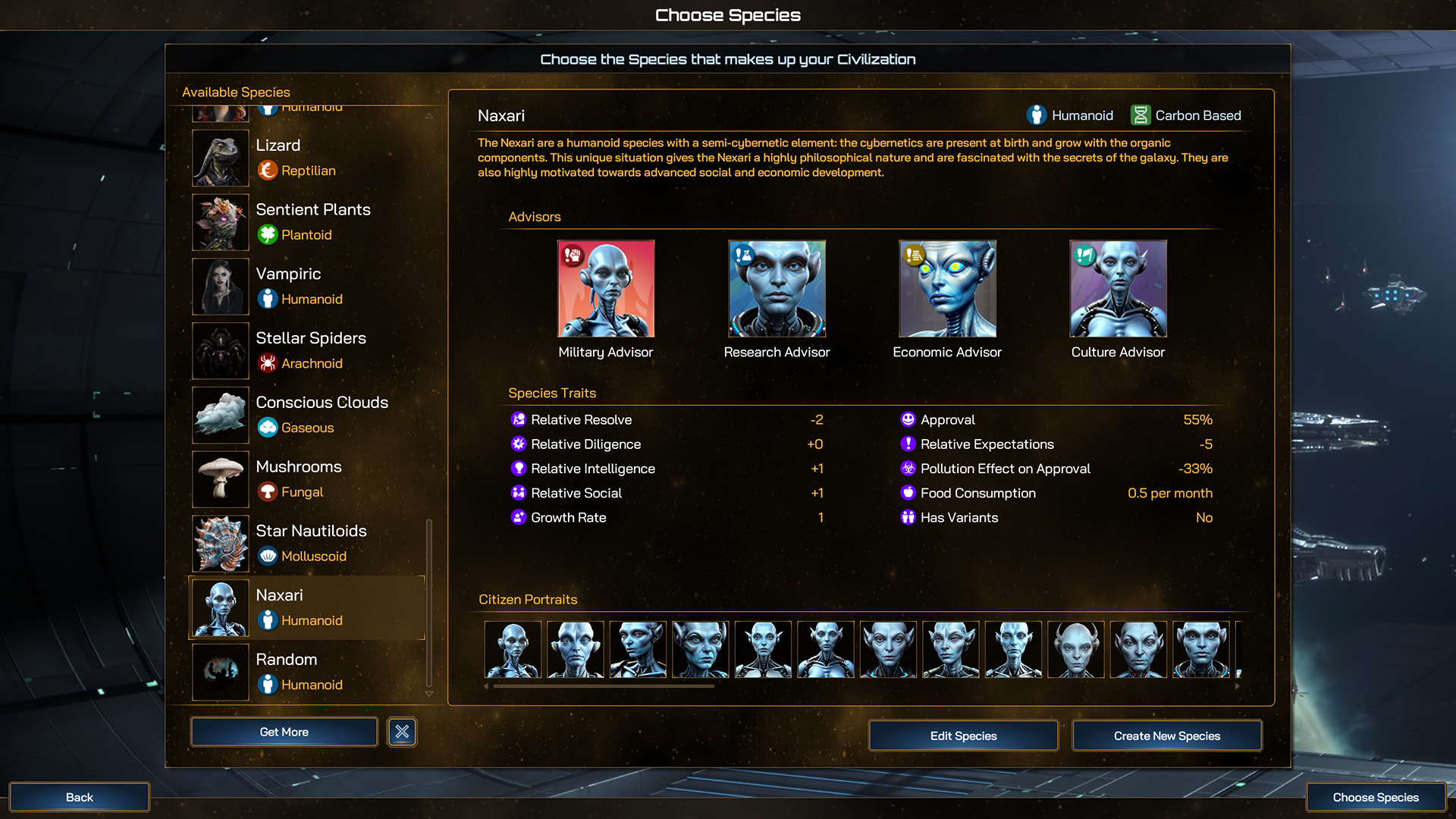Click the Create New Species button

click(1167, 735)
